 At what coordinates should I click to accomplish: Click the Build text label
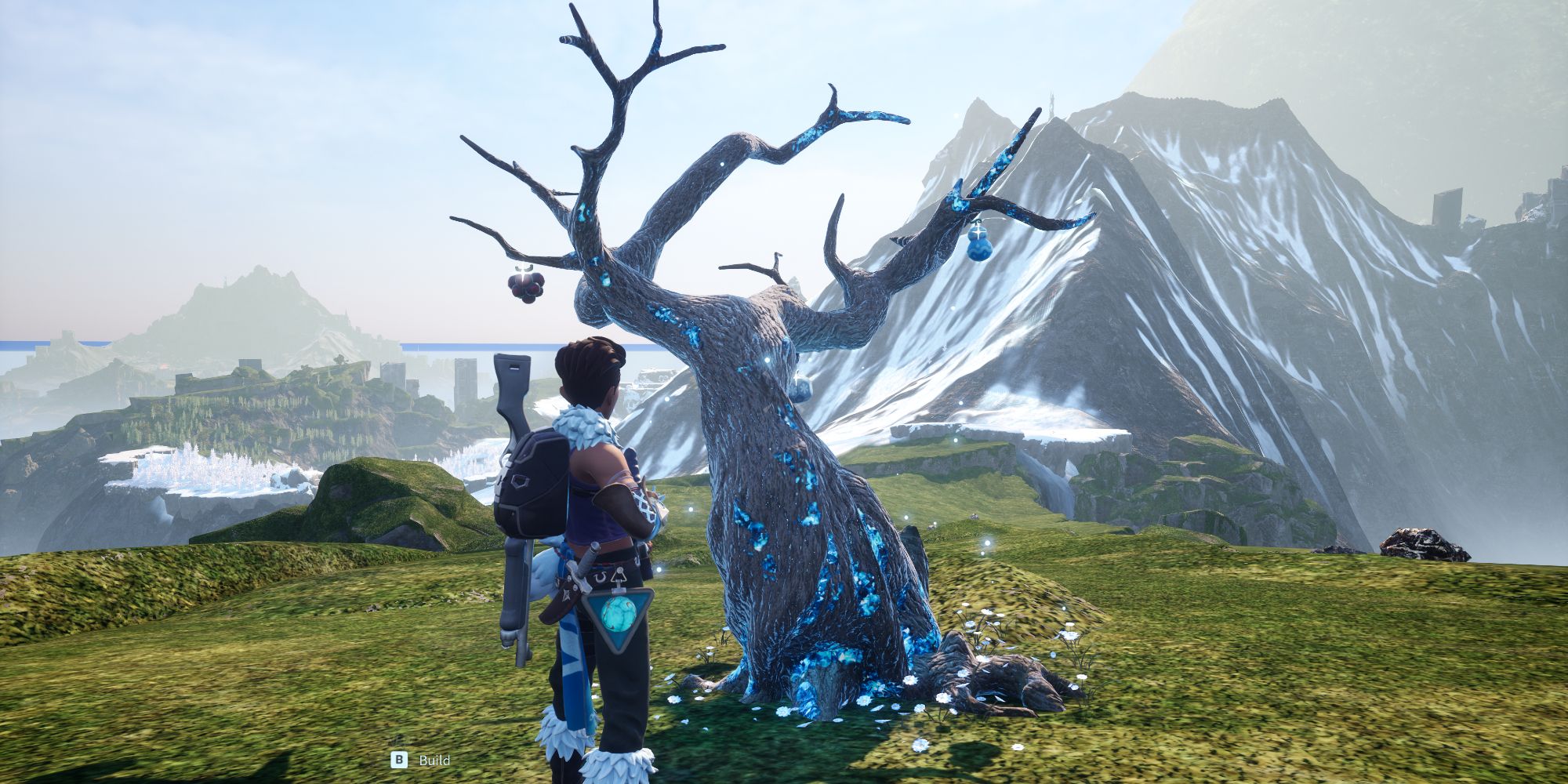pos(436,760)
